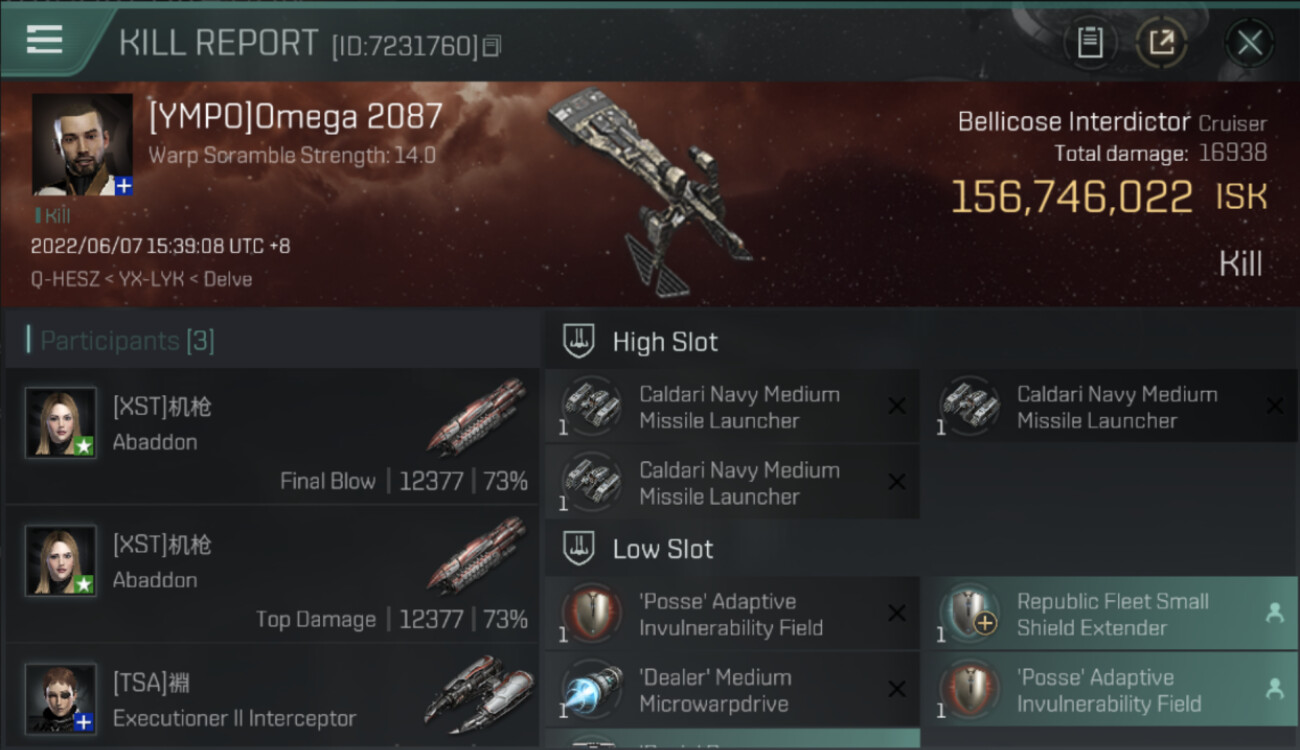Select the dropped 'Posse' Adaptive Invulnerability Field
This screenshot has width=1300, height=750.
[x=1108, y=690]
